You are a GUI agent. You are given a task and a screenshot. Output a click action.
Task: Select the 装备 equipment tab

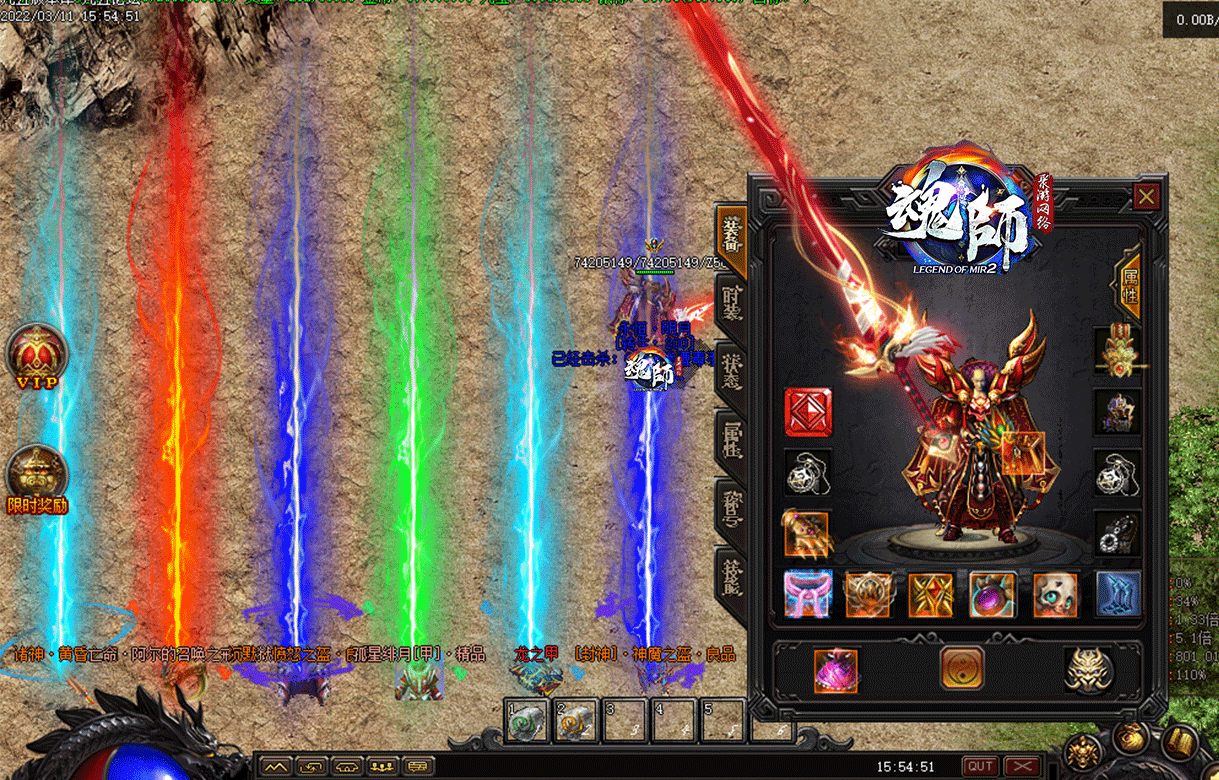coord(732,236)
